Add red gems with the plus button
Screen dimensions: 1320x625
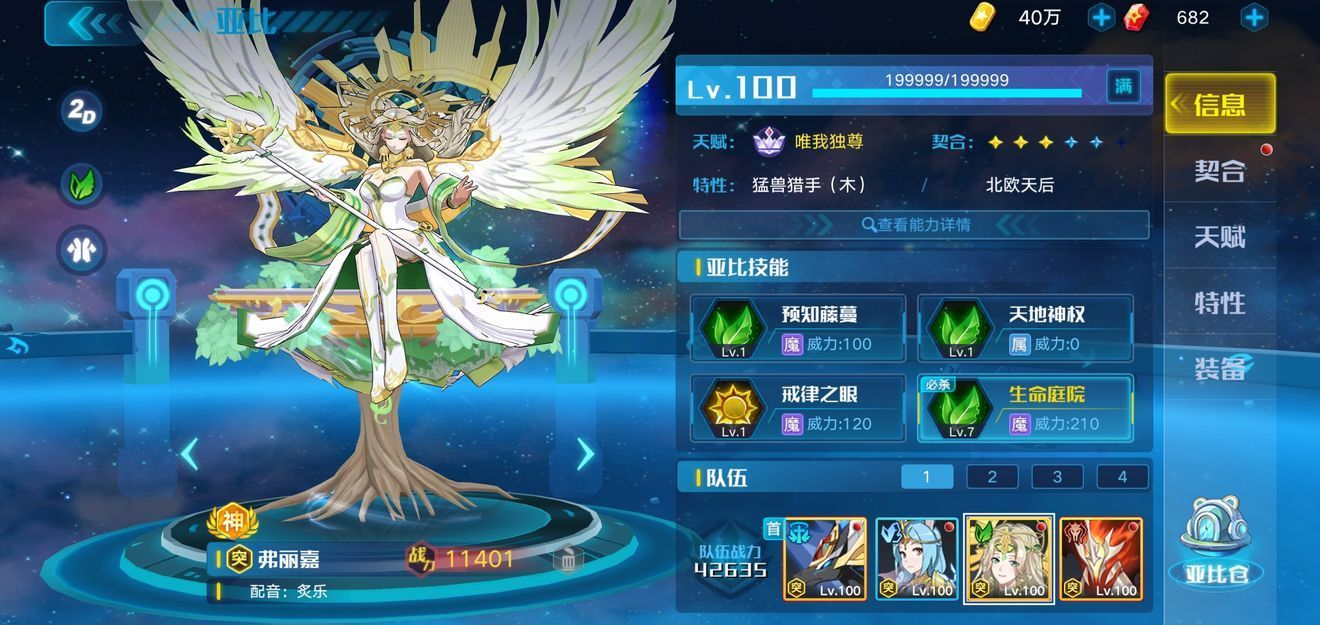(x=1254, y=17)
